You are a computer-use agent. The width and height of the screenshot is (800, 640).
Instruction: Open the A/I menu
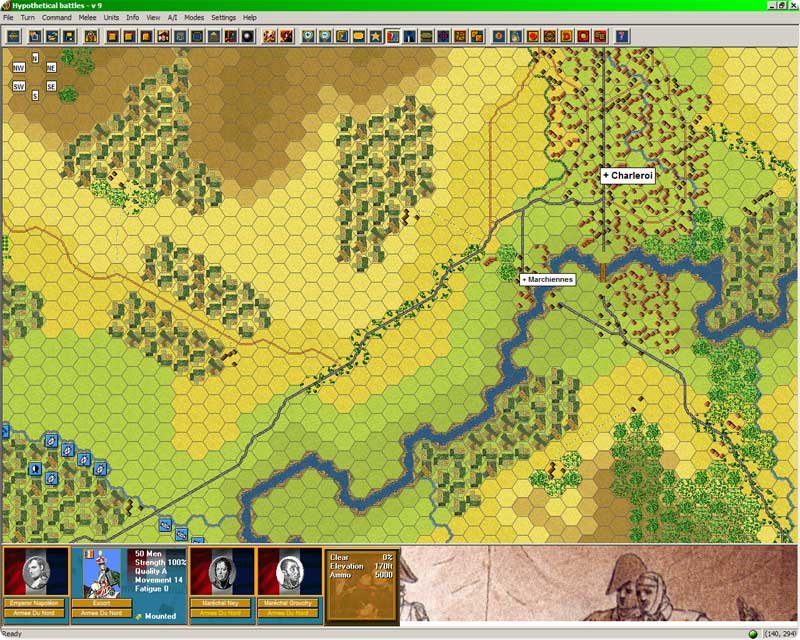click(x=173, y=18)
